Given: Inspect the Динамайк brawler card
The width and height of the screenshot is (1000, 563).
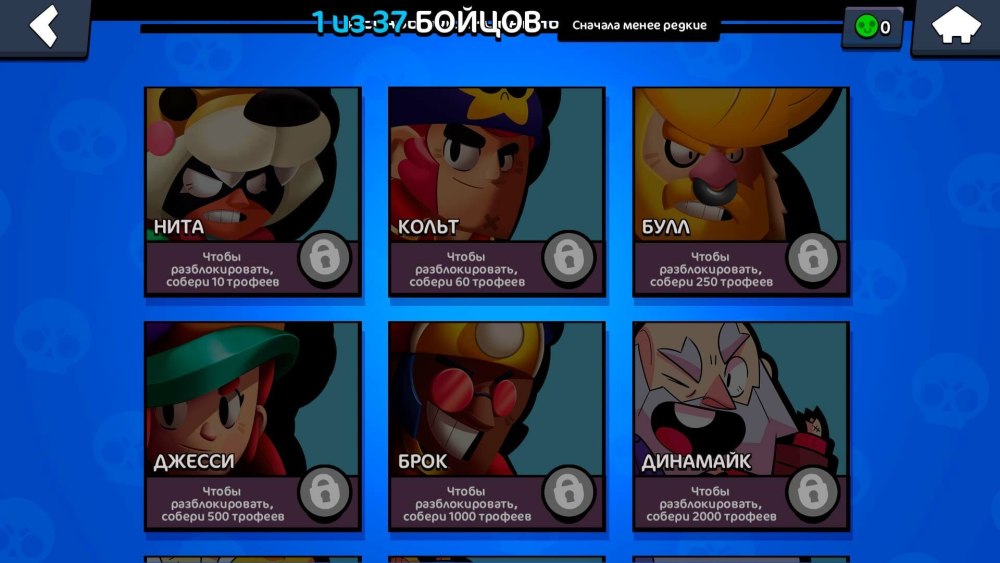Looking at the screenshot, I should [x=741, y=425].
